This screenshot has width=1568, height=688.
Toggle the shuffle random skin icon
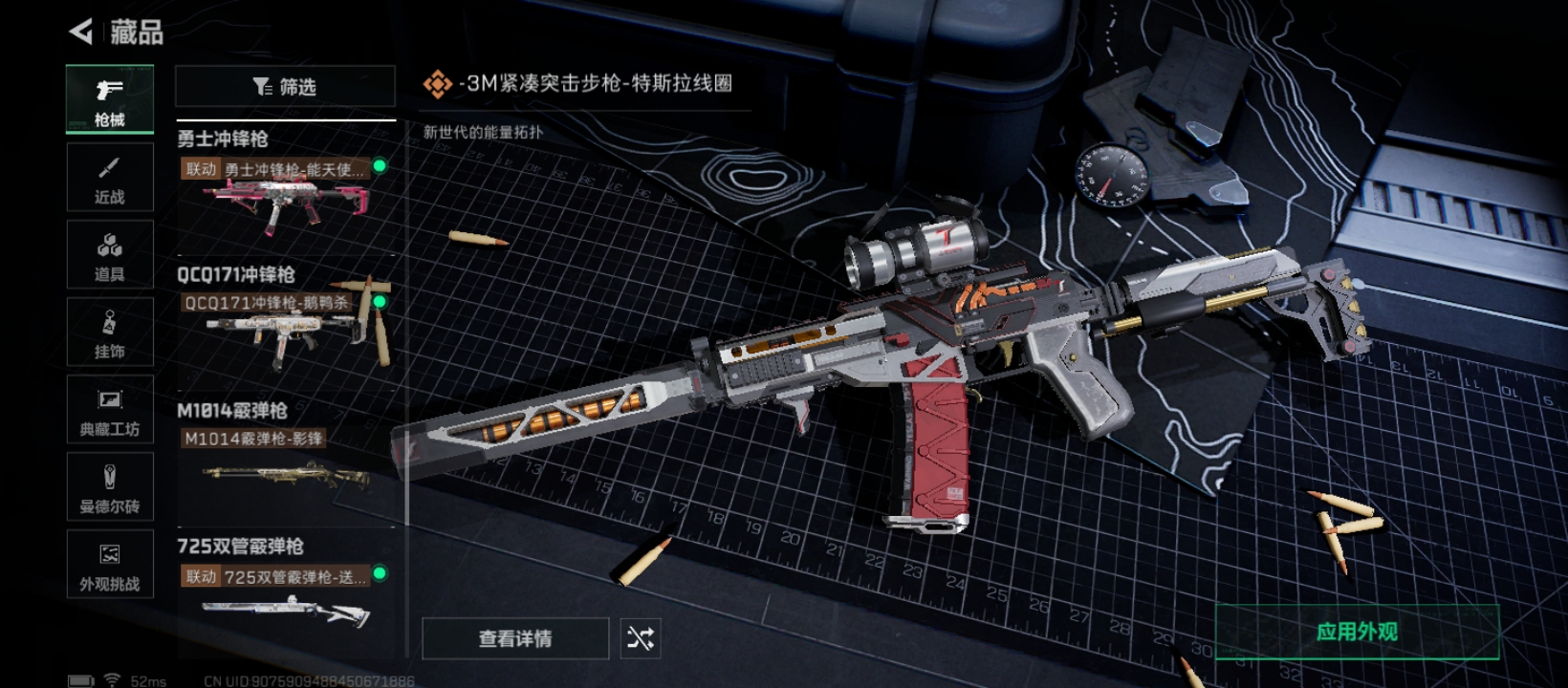[641, 638]
